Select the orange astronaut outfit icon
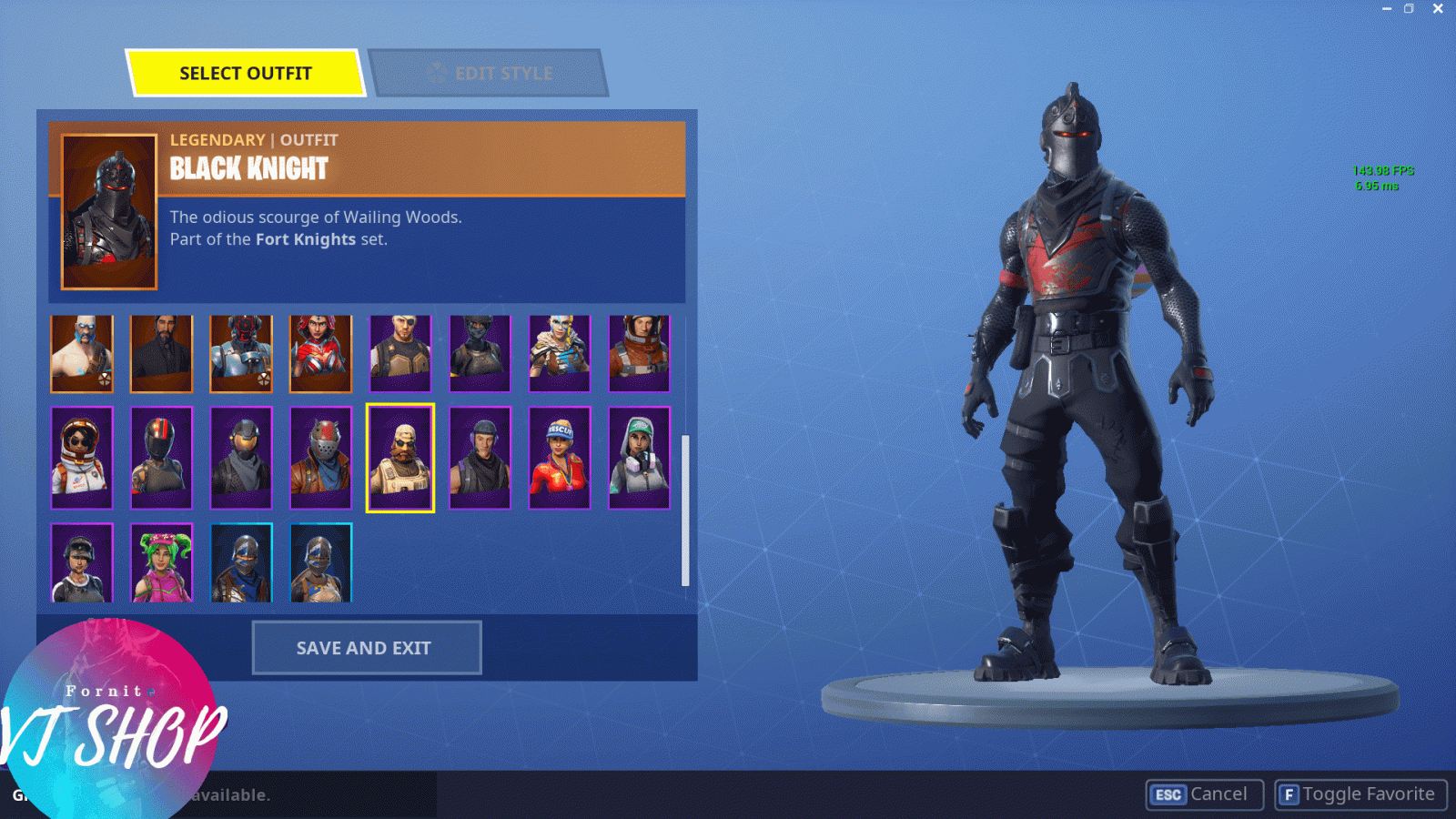 point(639,353)
